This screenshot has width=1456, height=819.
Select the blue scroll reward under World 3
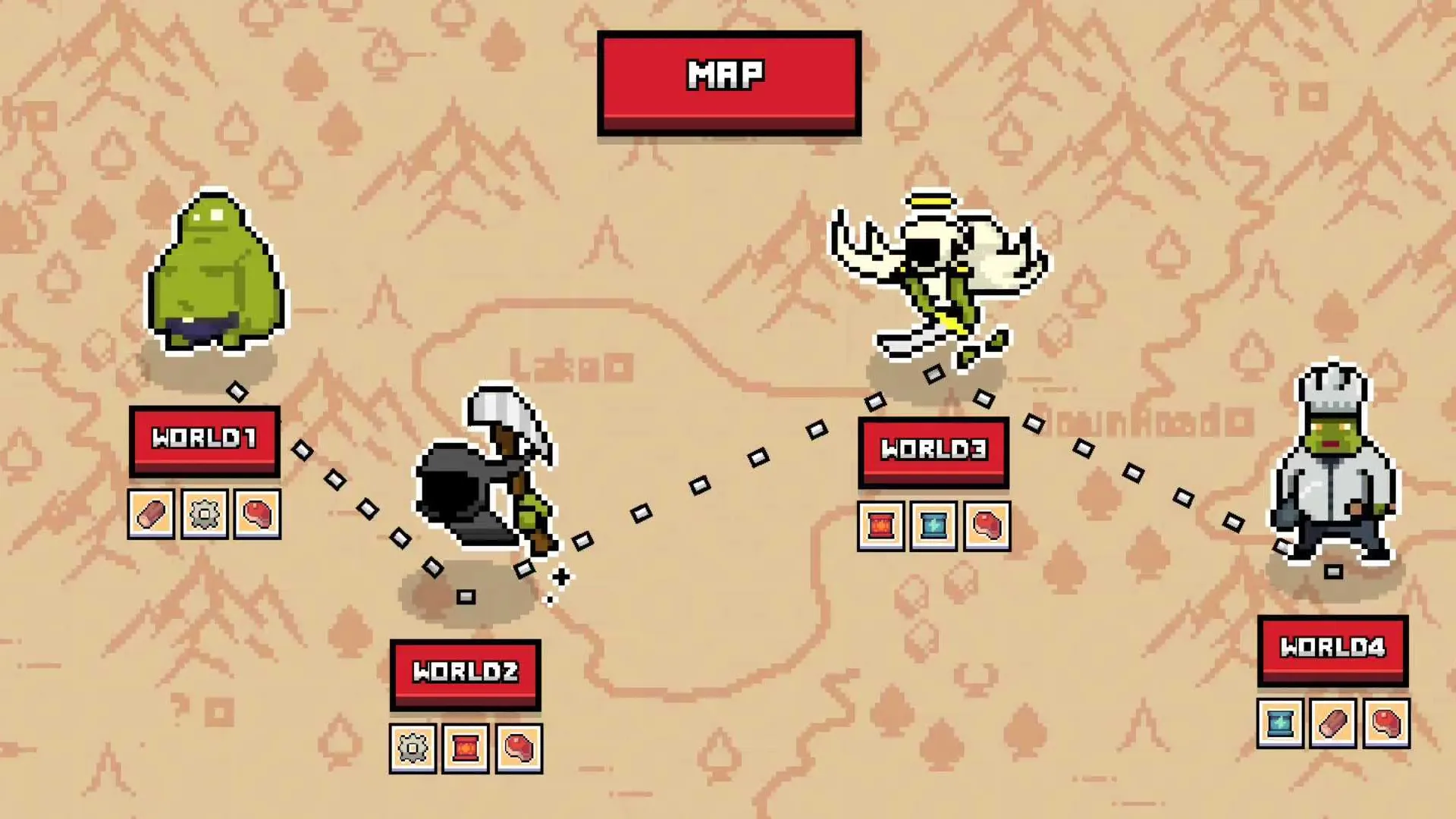coord(934,525)
